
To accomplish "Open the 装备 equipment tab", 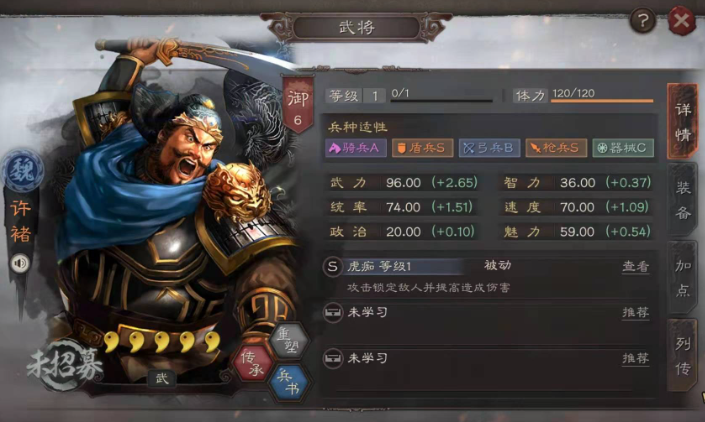I will [682, 198].
